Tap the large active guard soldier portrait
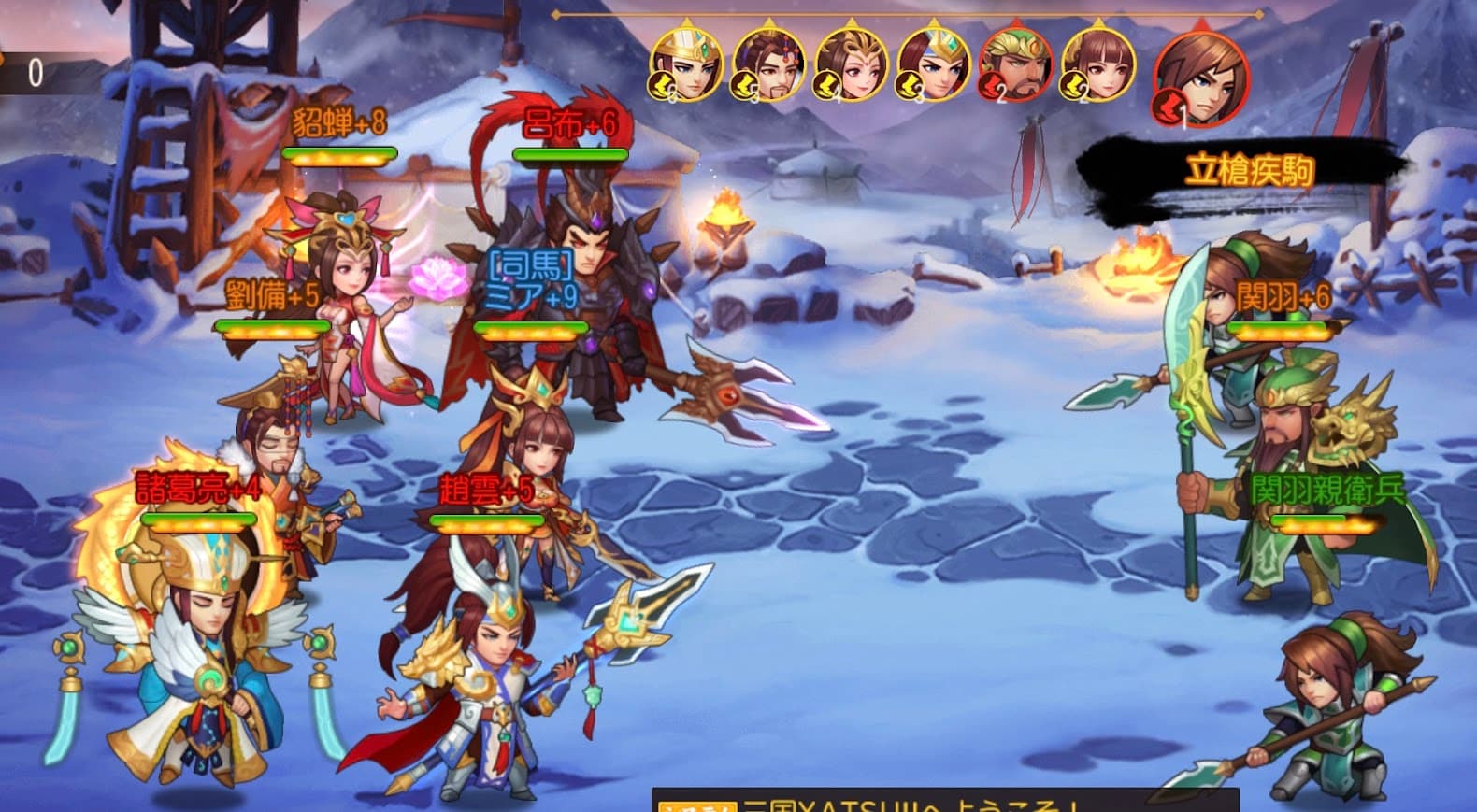This screenshot has height=812, width=1477. pos(1201,78)
